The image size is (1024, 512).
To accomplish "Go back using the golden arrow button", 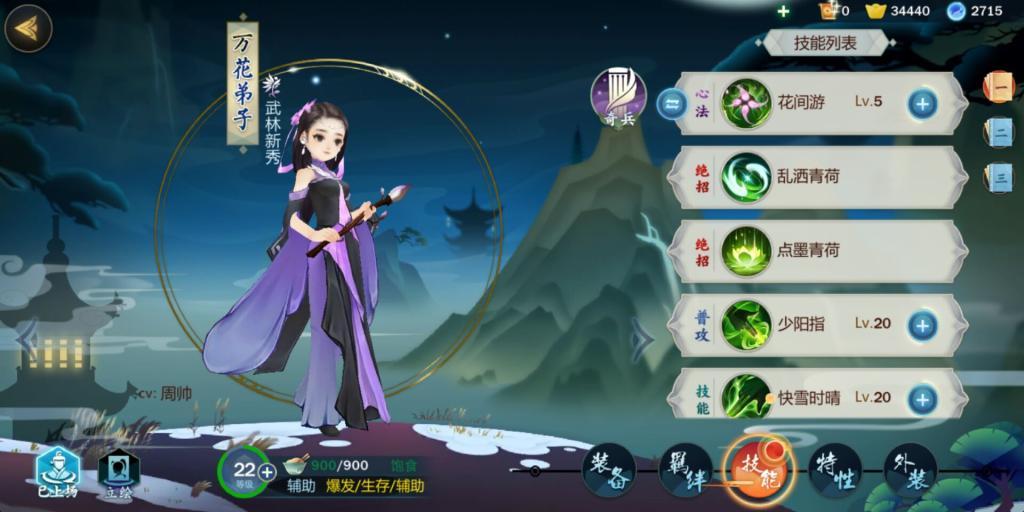I will click(x=28, y=27).
